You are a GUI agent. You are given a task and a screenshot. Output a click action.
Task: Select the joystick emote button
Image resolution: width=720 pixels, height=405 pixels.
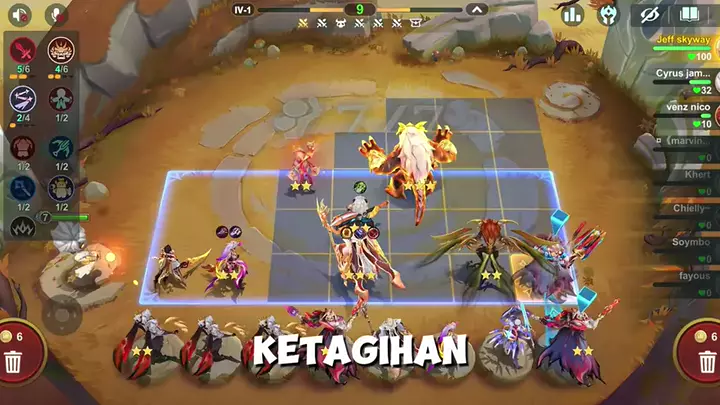(x=62, y=315)
